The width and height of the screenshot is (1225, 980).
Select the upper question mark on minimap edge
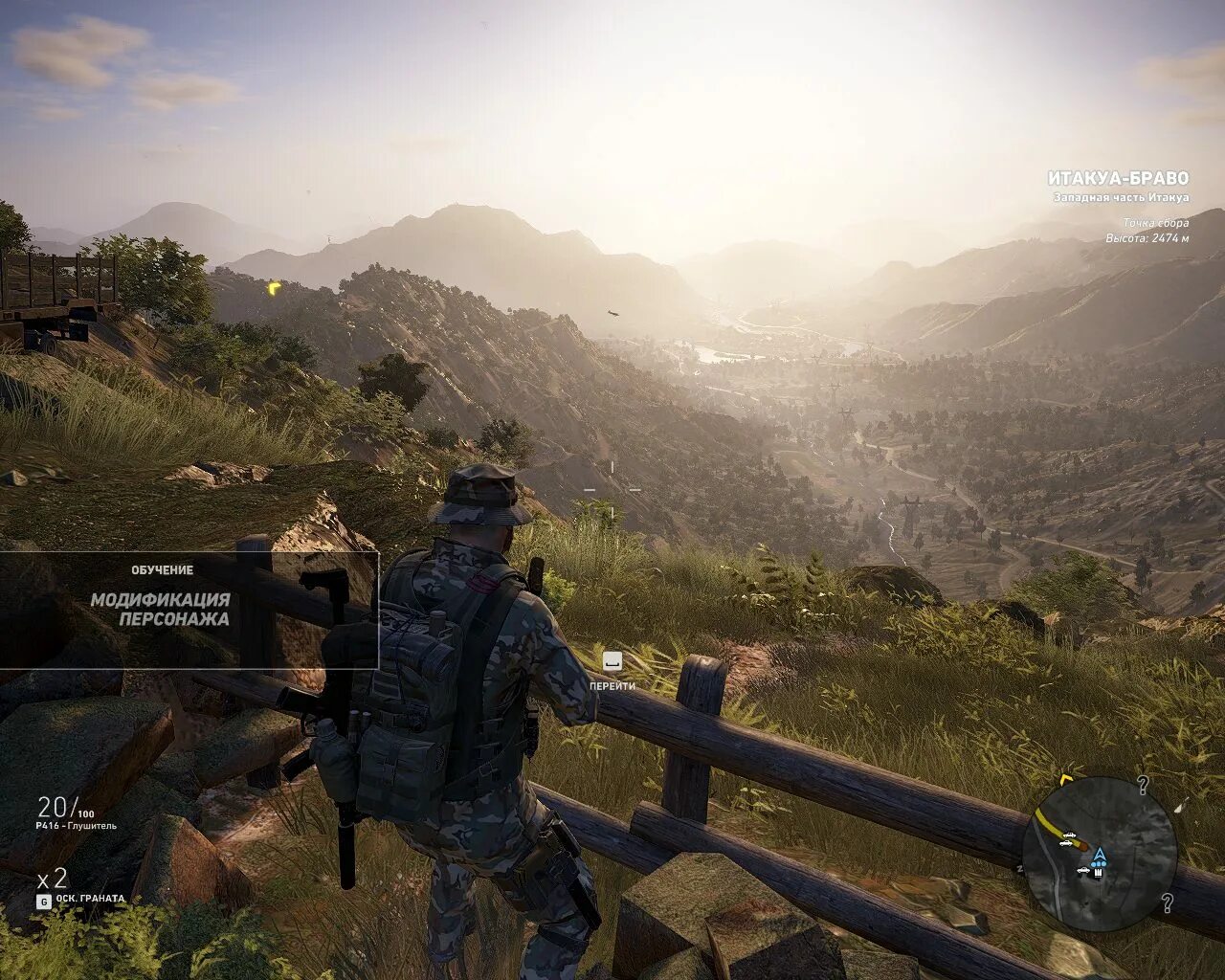[x=1142, y=787]
